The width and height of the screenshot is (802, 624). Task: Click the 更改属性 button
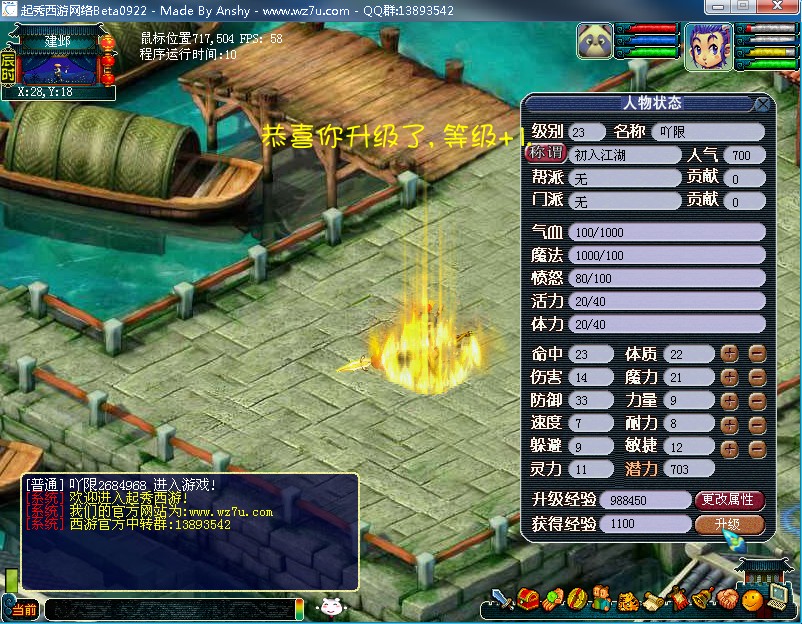coord(729,499)
